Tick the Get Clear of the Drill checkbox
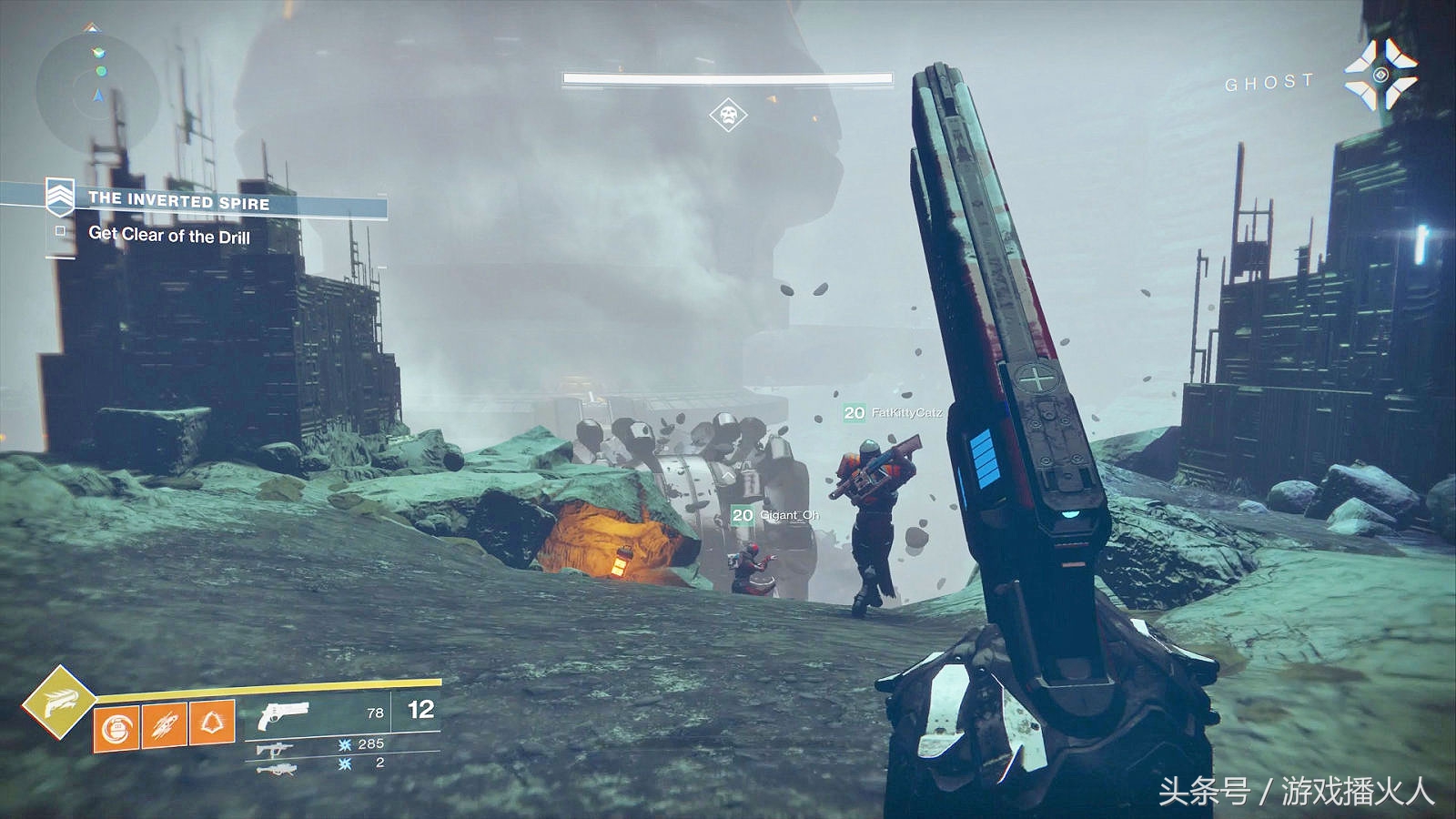 point(61,231)
